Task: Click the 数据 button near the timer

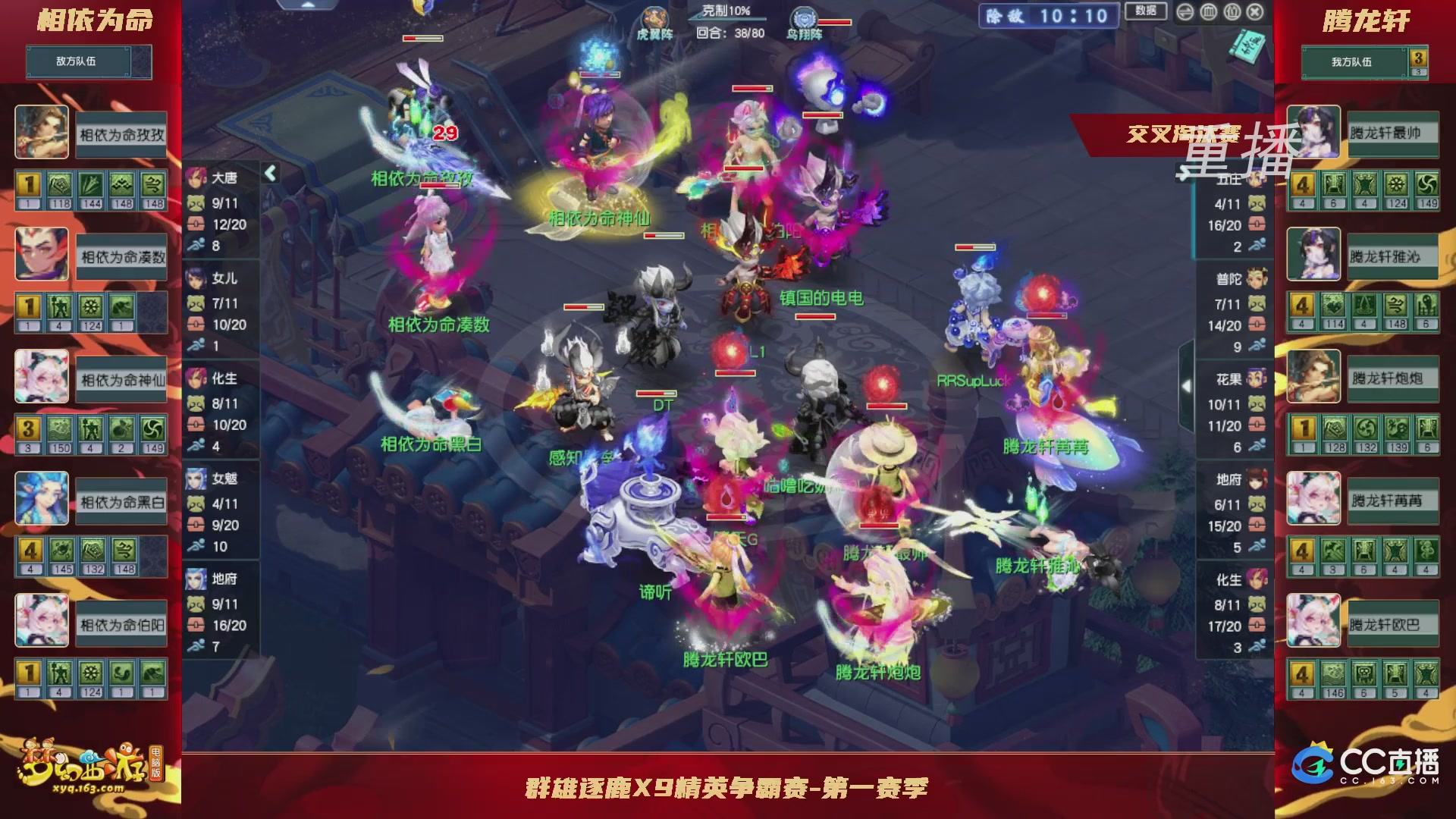Action: click(1145, 12)
